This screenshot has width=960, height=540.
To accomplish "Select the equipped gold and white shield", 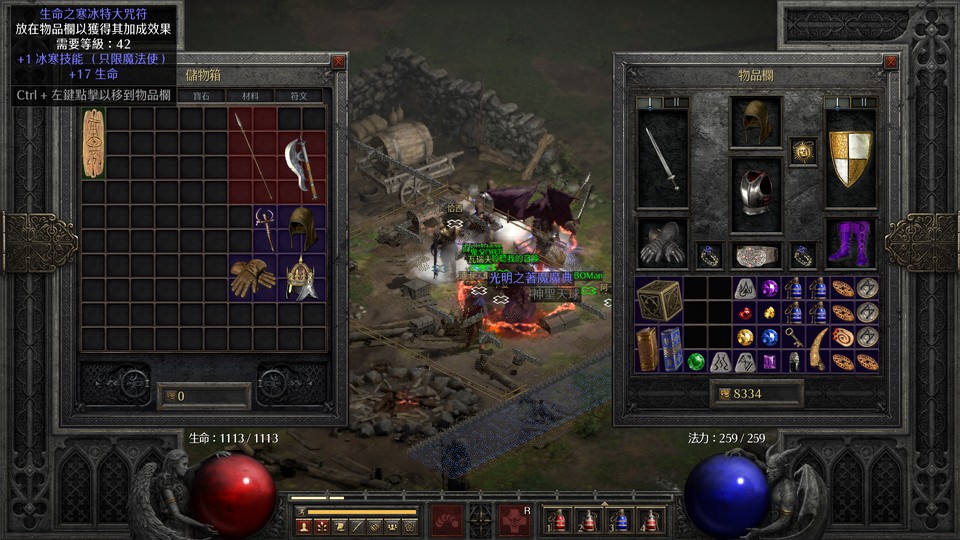I will click(851, 158).
